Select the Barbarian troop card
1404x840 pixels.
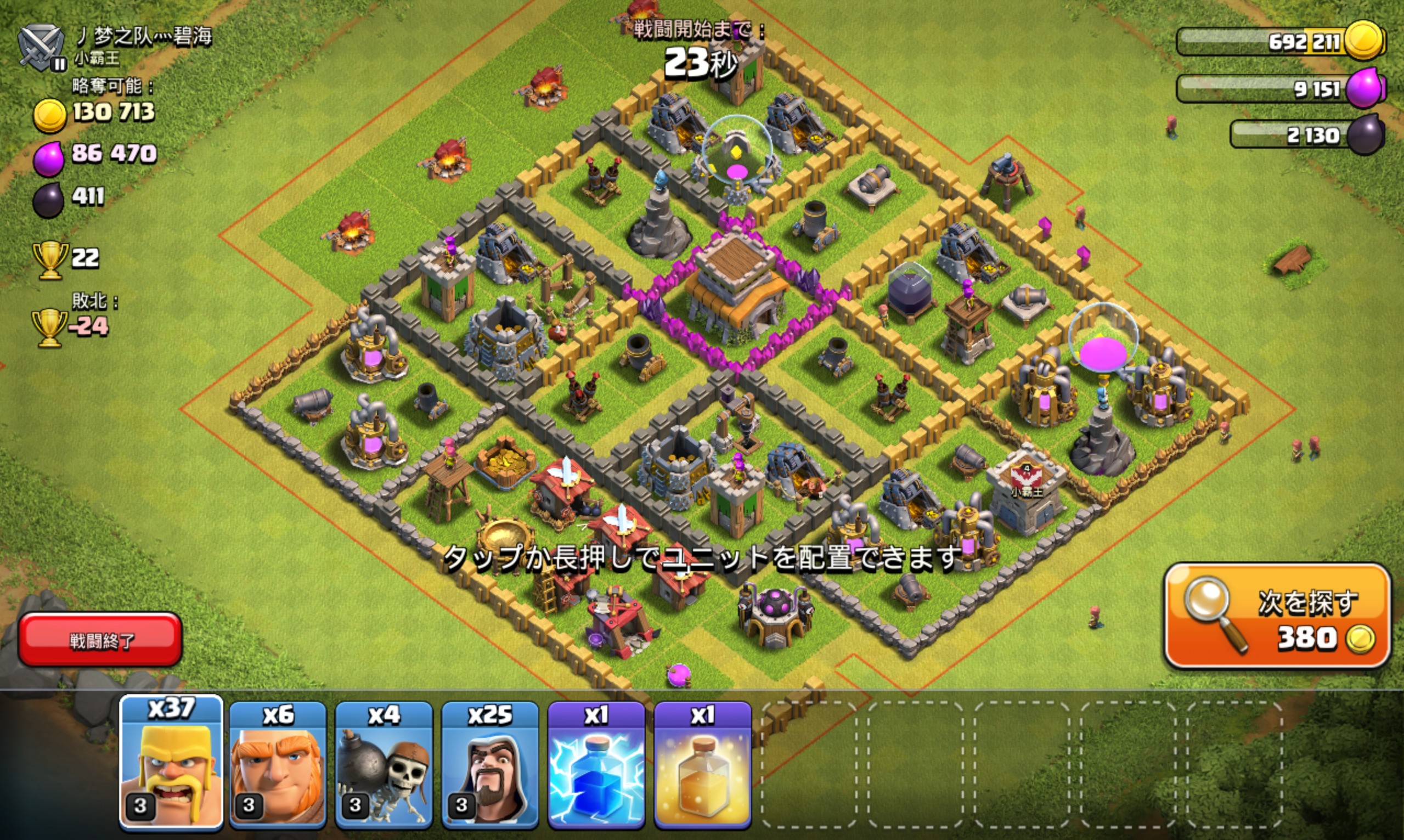pos(172,763)
